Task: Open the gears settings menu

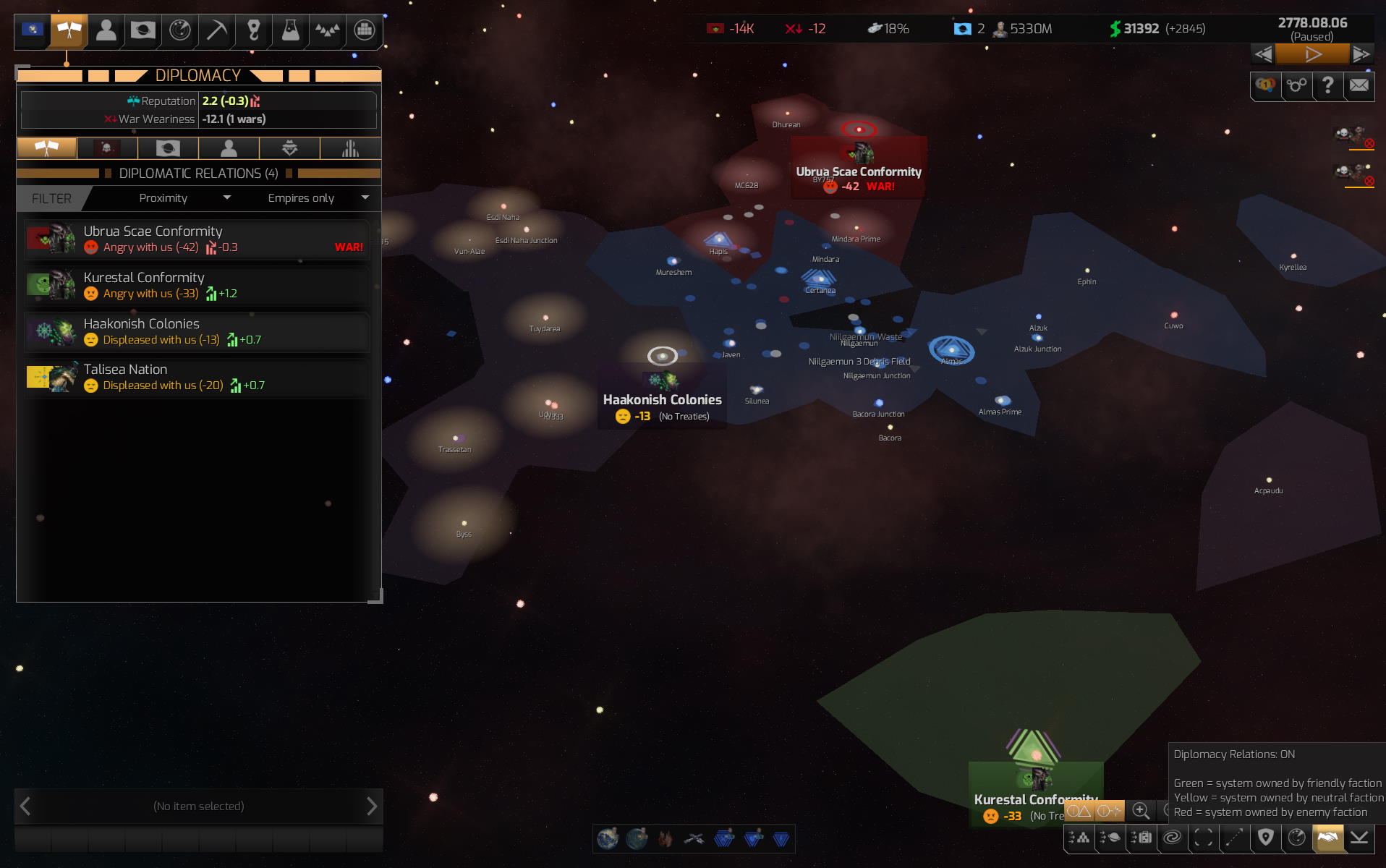Action: pyautogui.click(x=1296, y=85)
